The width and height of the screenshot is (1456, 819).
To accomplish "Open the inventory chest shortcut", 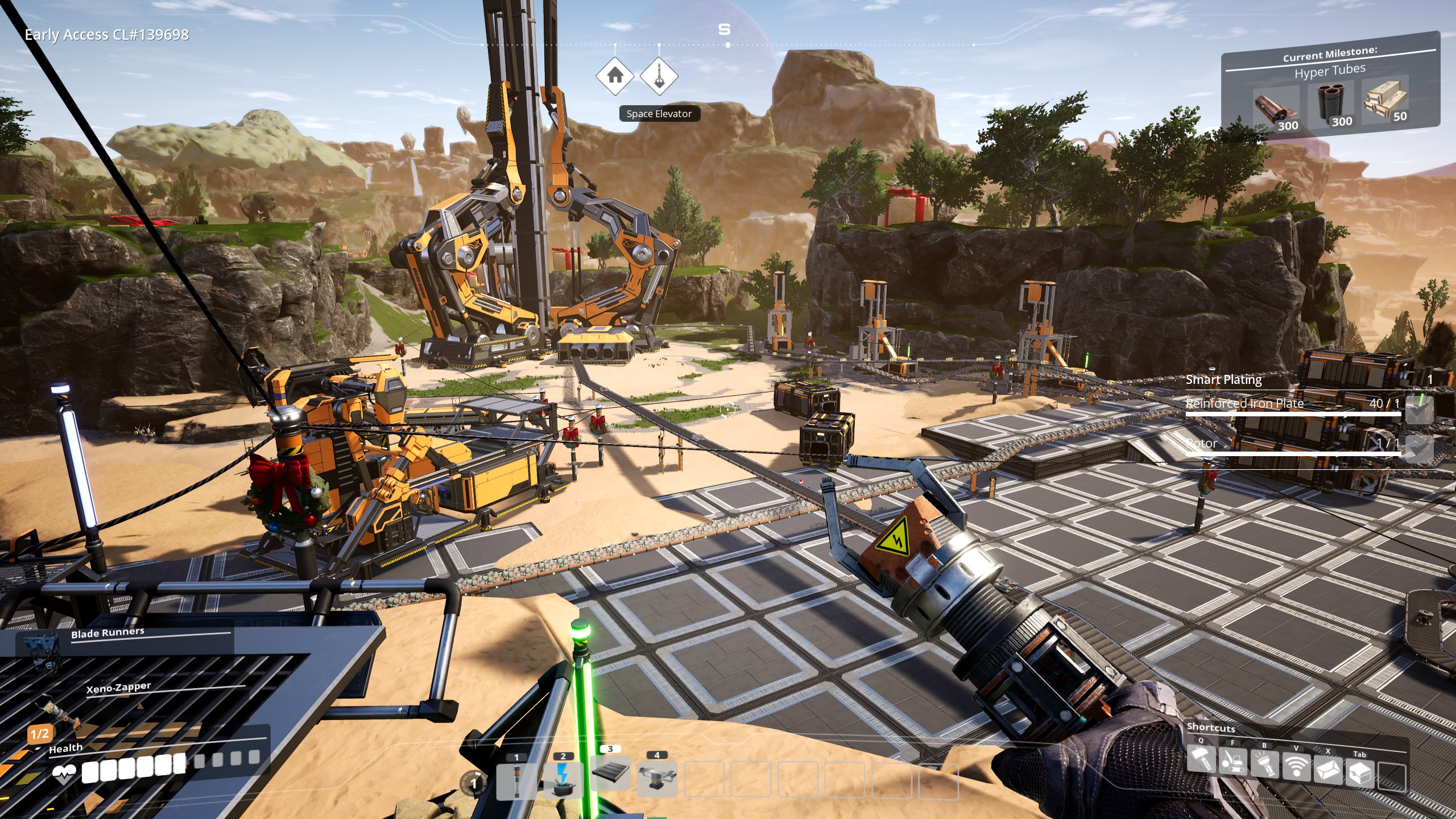I will 1360,773.
